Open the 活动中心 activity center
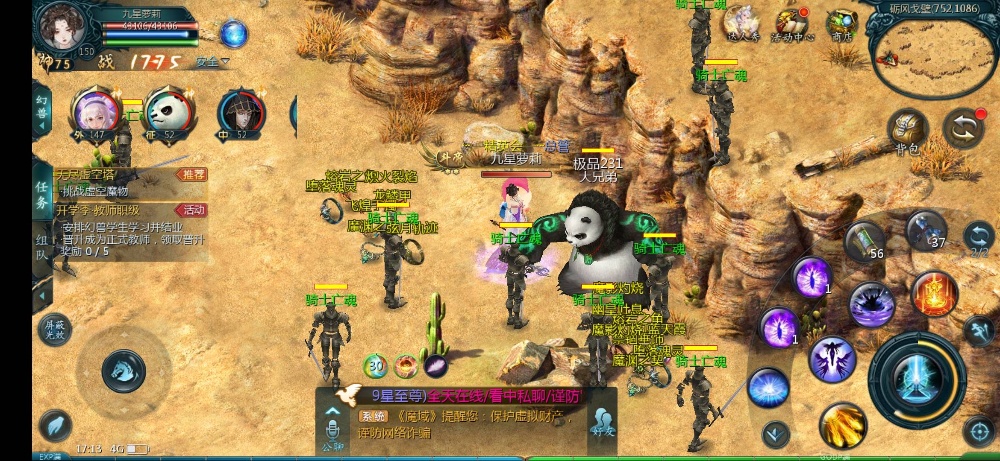1000x461 pixels. point(791,25)
